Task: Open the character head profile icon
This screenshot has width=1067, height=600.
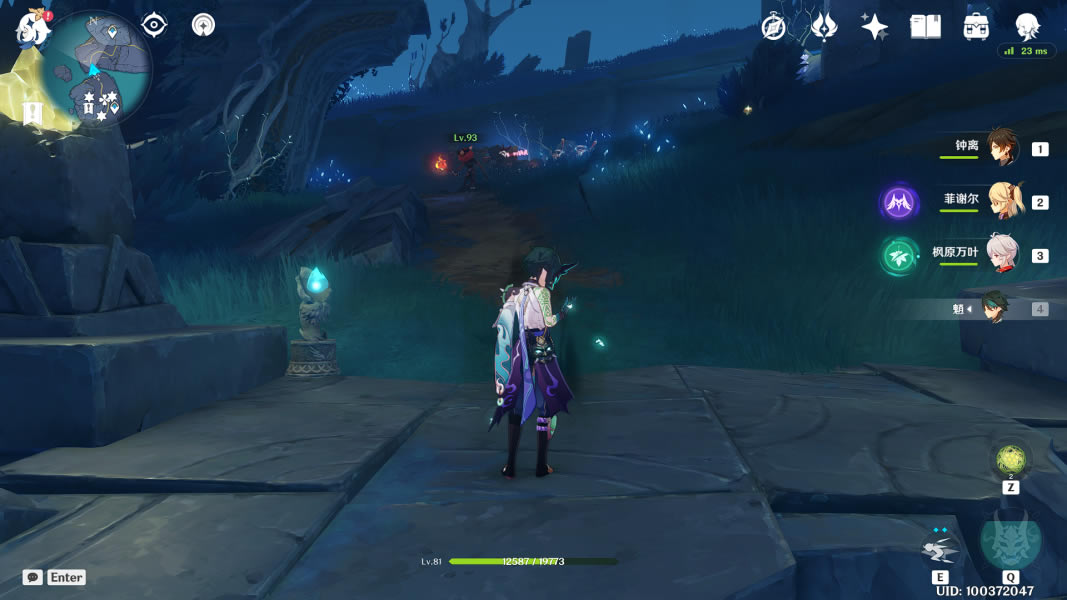Action: click(1027, 26)
